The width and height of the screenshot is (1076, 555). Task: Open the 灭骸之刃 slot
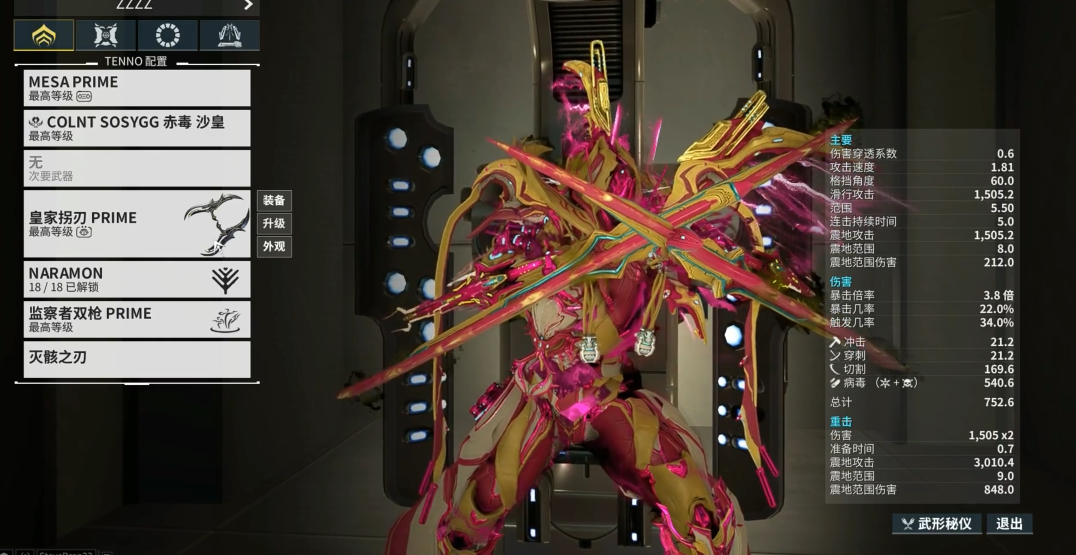click(x=137, y=359)
